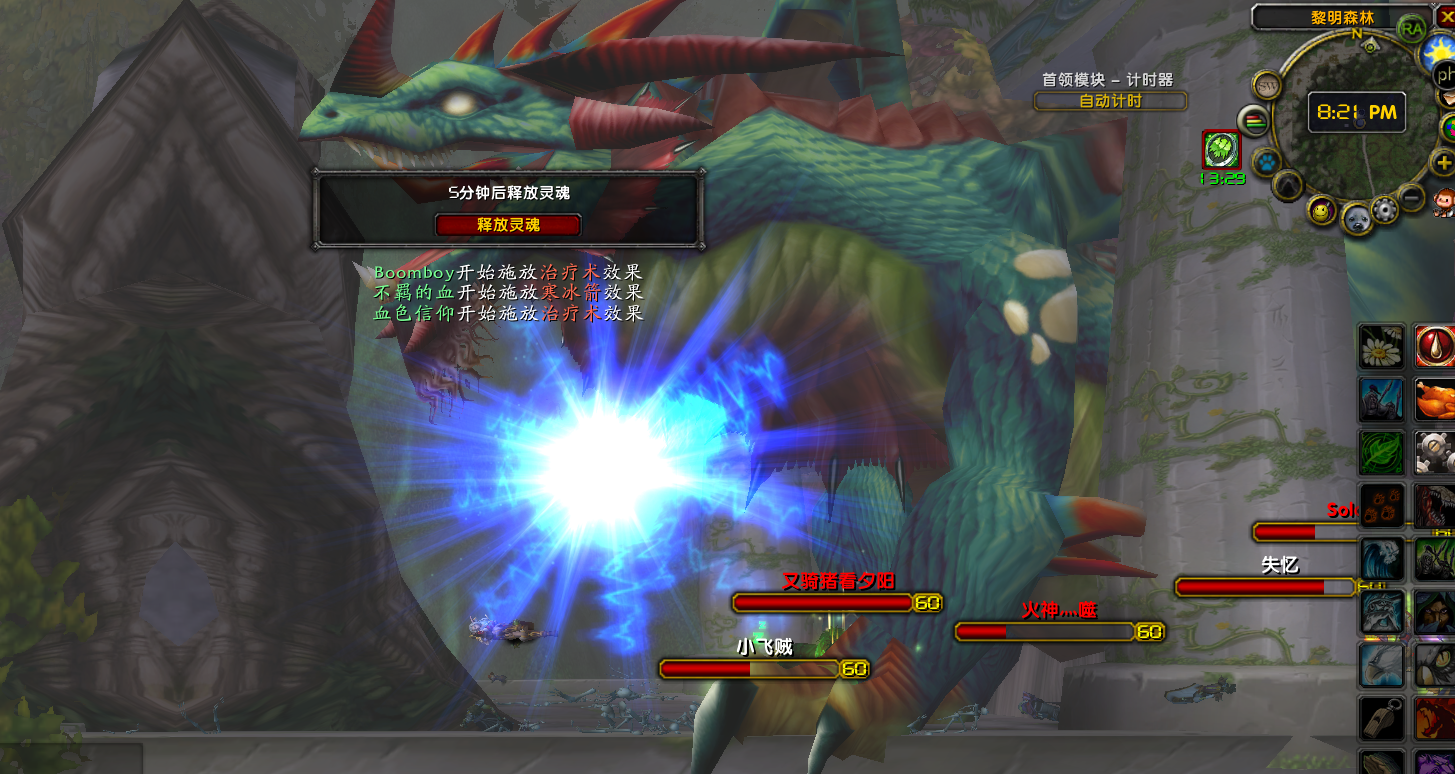
Task: Click the yellow smiley face minimap button
Action: (1322, 210)
